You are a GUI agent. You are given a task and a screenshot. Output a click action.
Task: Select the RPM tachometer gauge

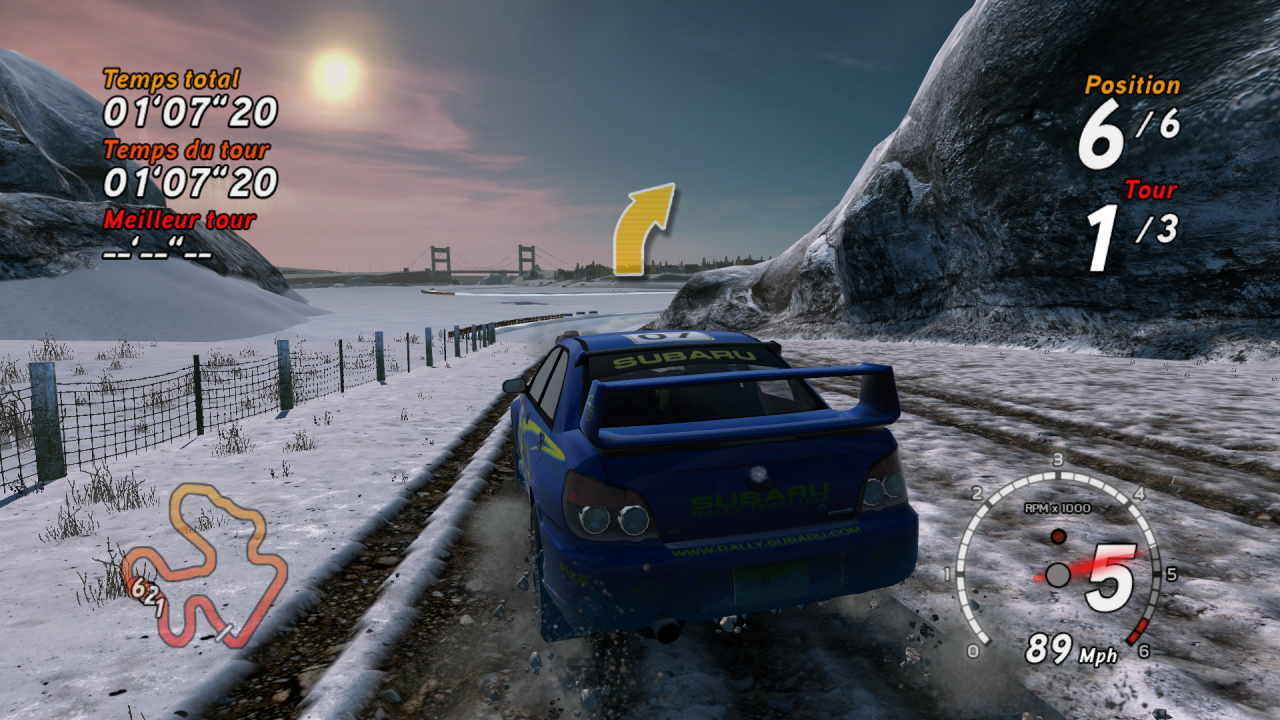1057,562
